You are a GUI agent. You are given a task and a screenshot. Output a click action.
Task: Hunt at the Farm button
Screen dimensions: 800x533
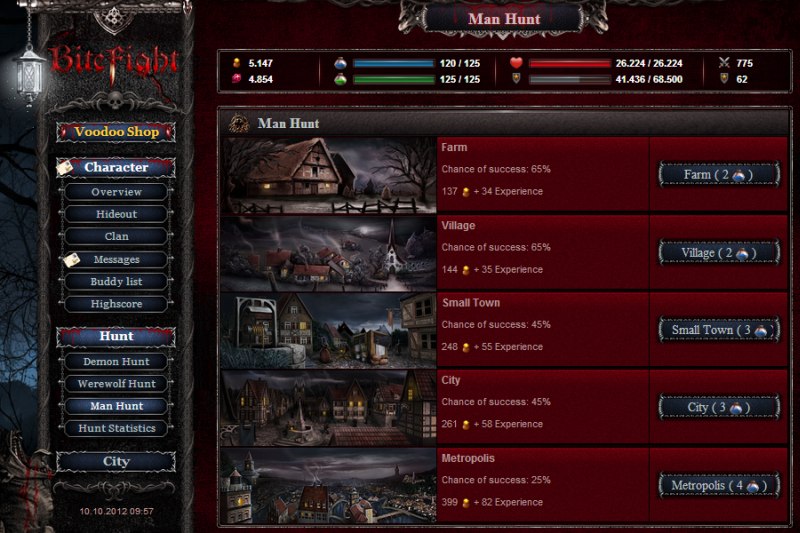pyautogui.click(x=718, y=175)
